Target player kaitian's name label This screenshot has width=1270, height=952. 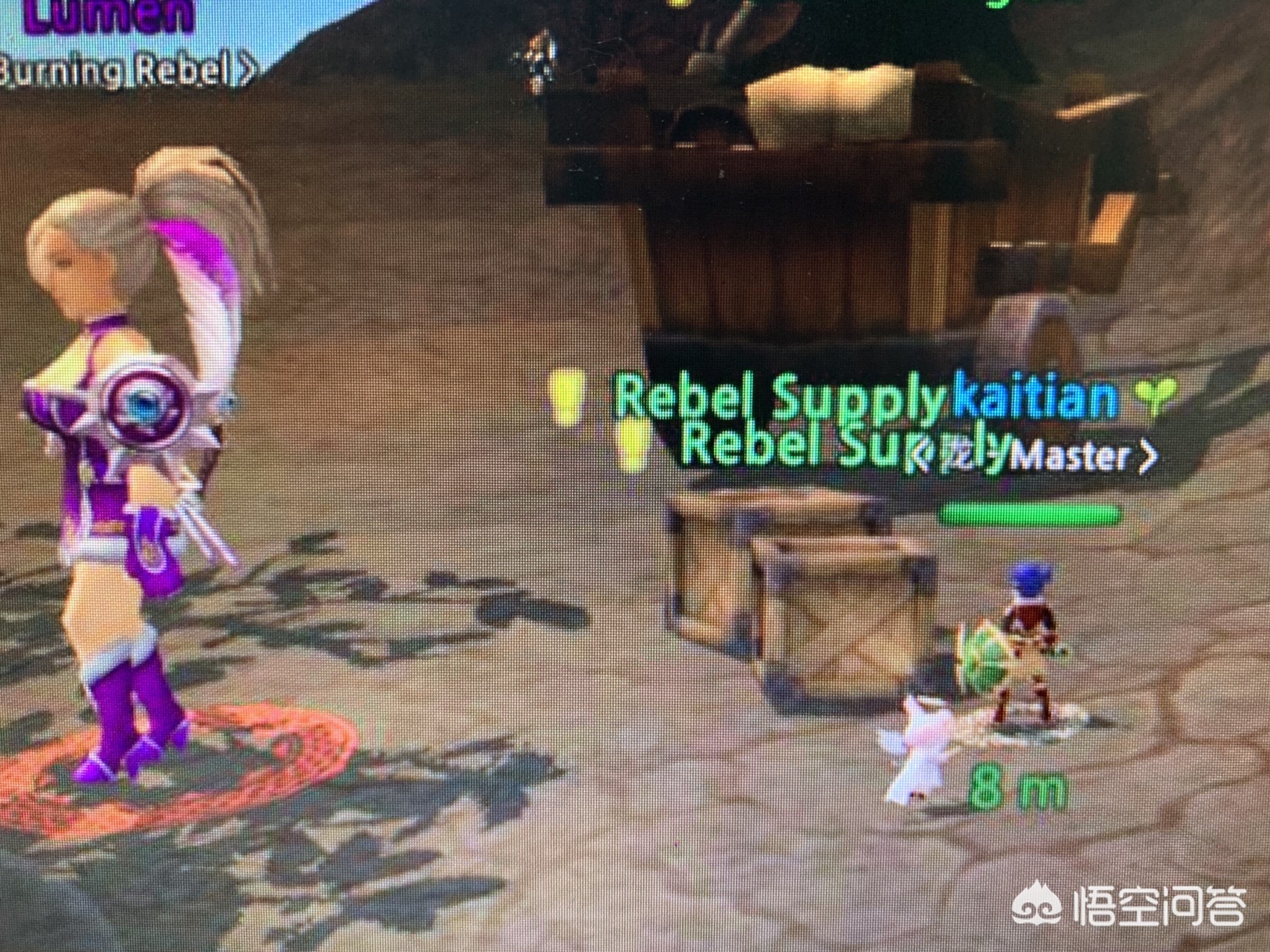point(1033,396)
